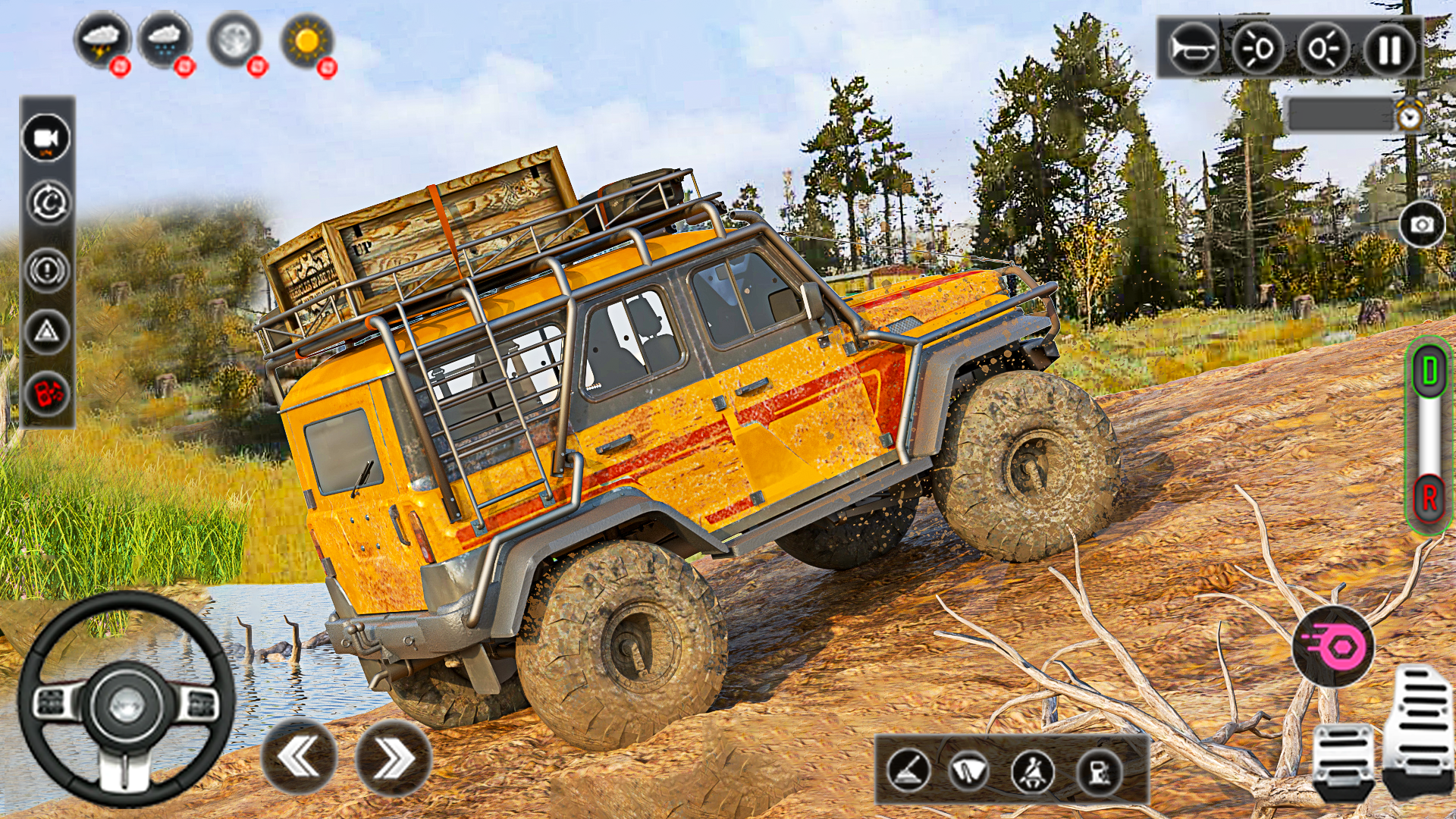Activate the pink nitro boost button

(1332, 646)
